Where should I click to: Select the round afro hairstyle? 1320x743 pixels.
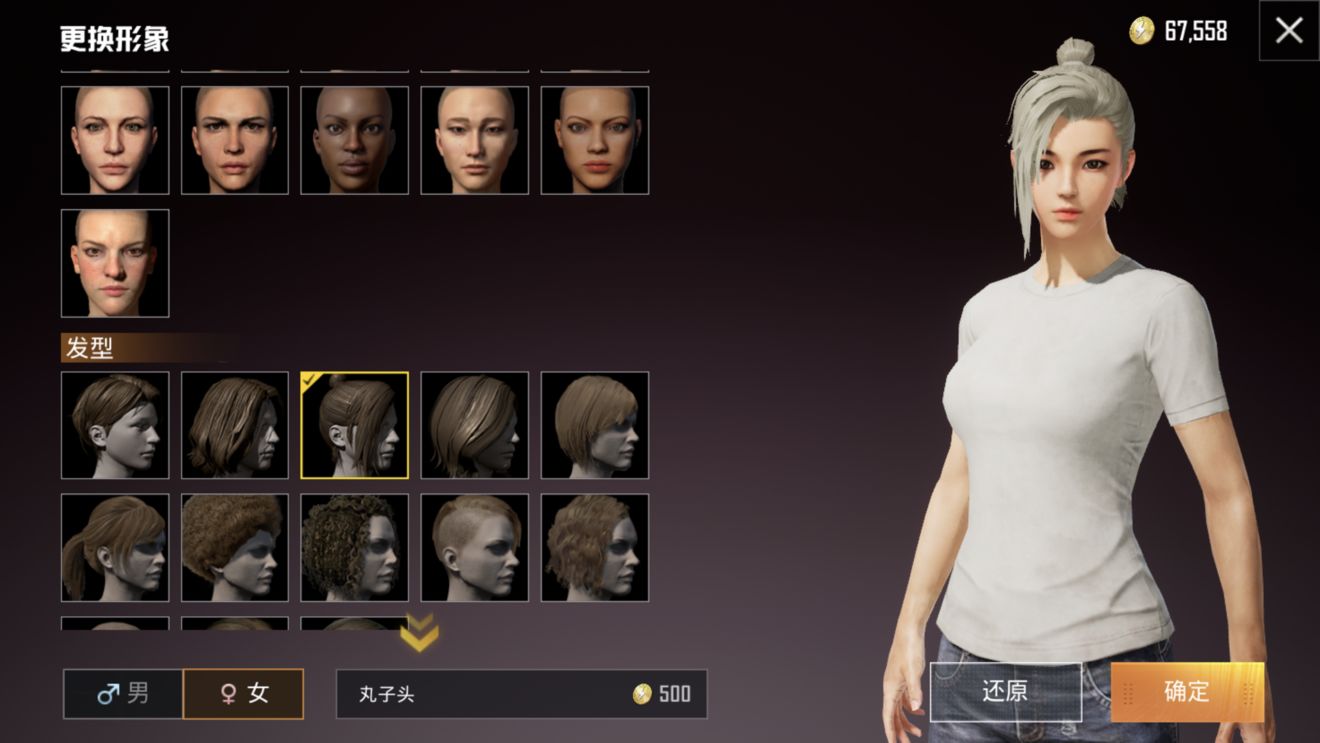pos(235,548)
